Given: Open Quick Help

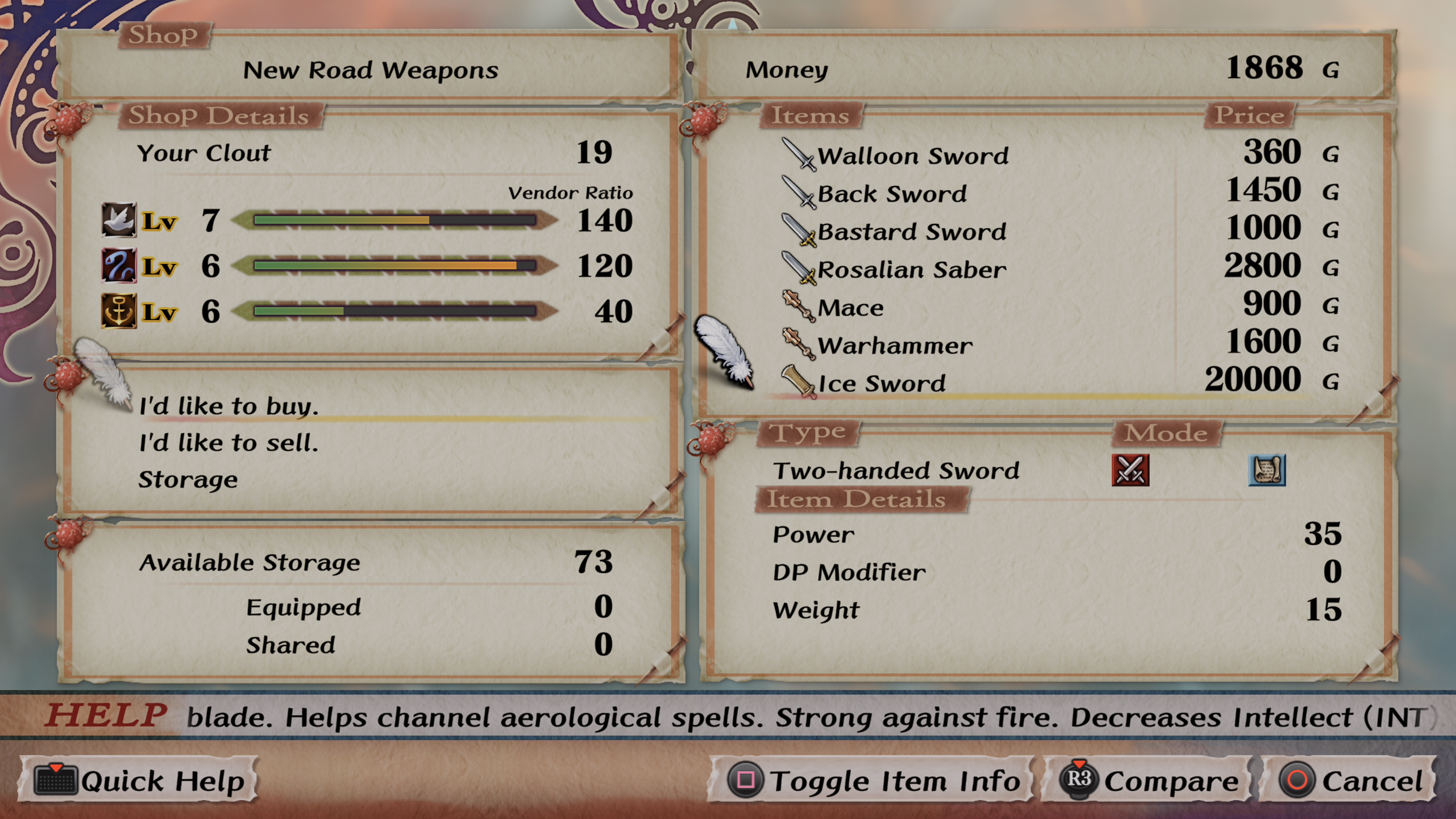Looking at the screenshot, I should click(139, 781).
